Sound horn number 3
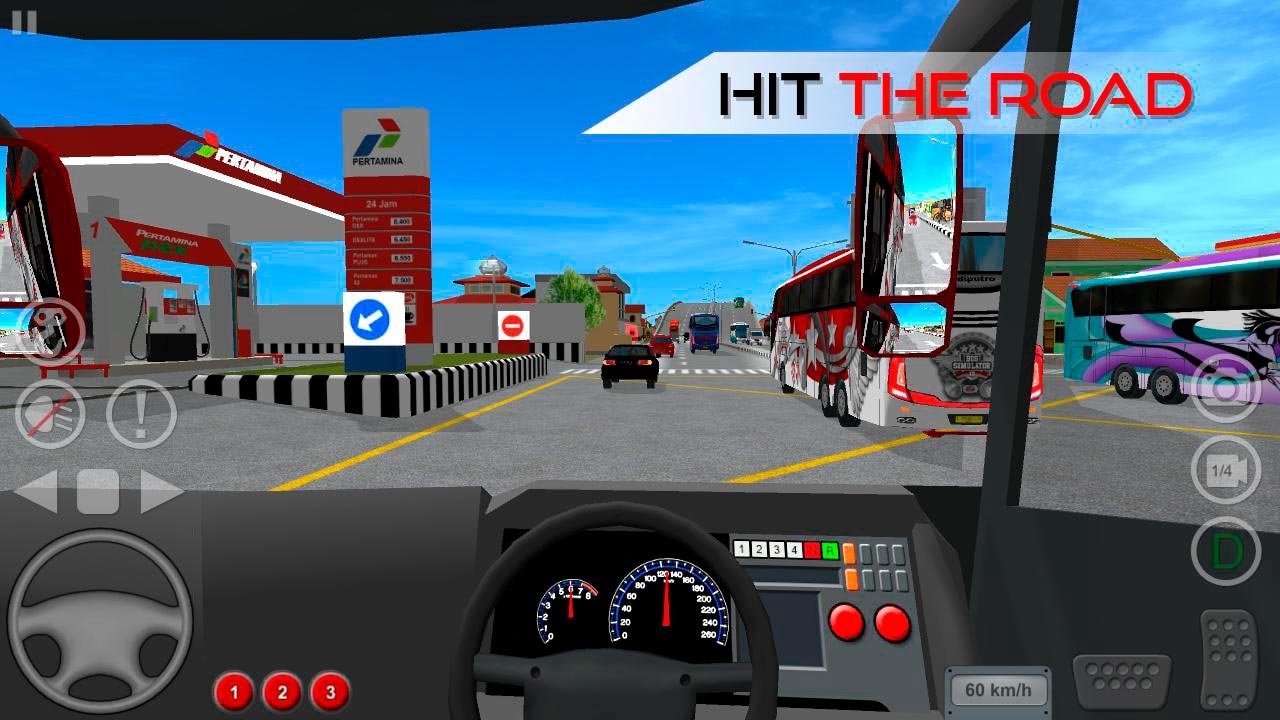 coord(330,691)
